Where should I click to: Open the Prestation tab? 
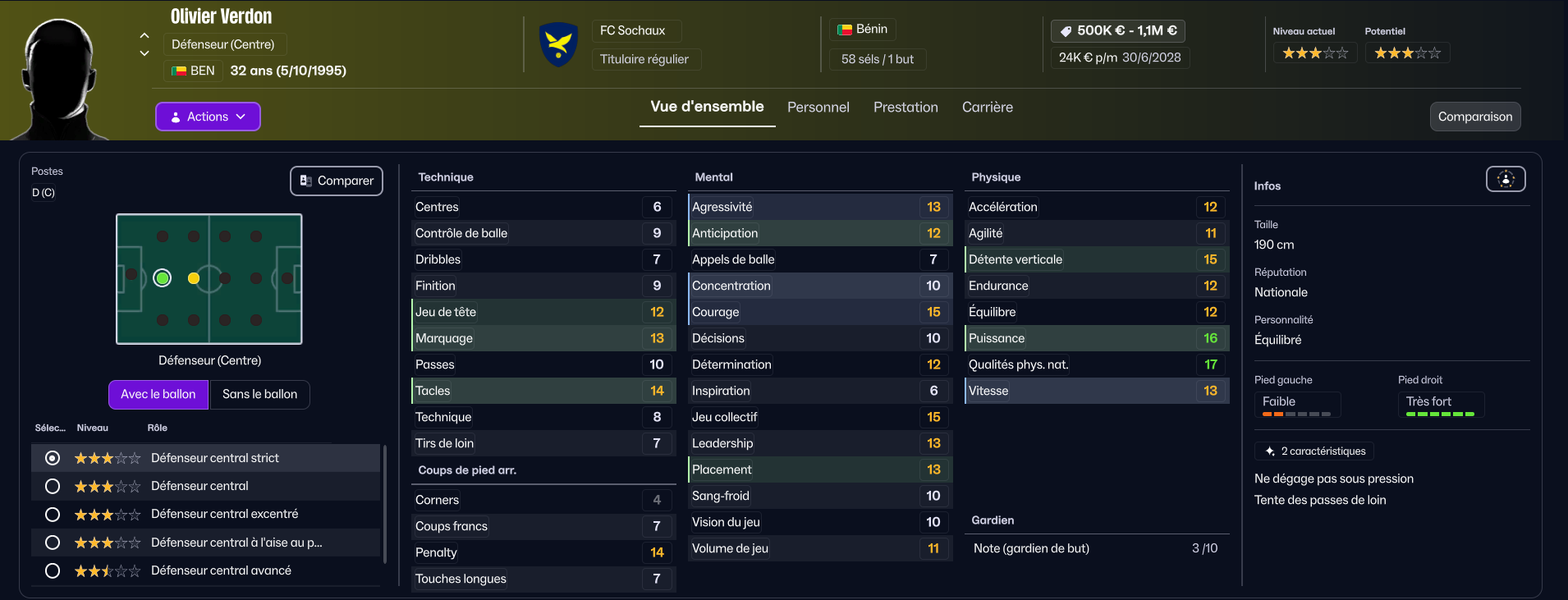905,108
